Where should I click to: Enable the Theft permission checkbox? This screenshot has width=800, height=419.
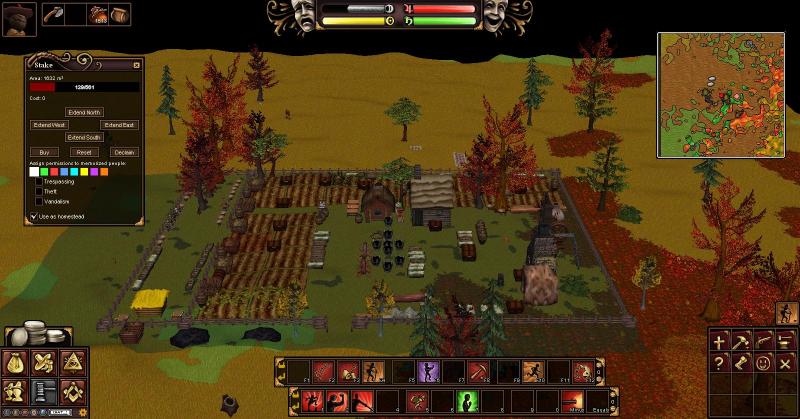tap(40, 192)
